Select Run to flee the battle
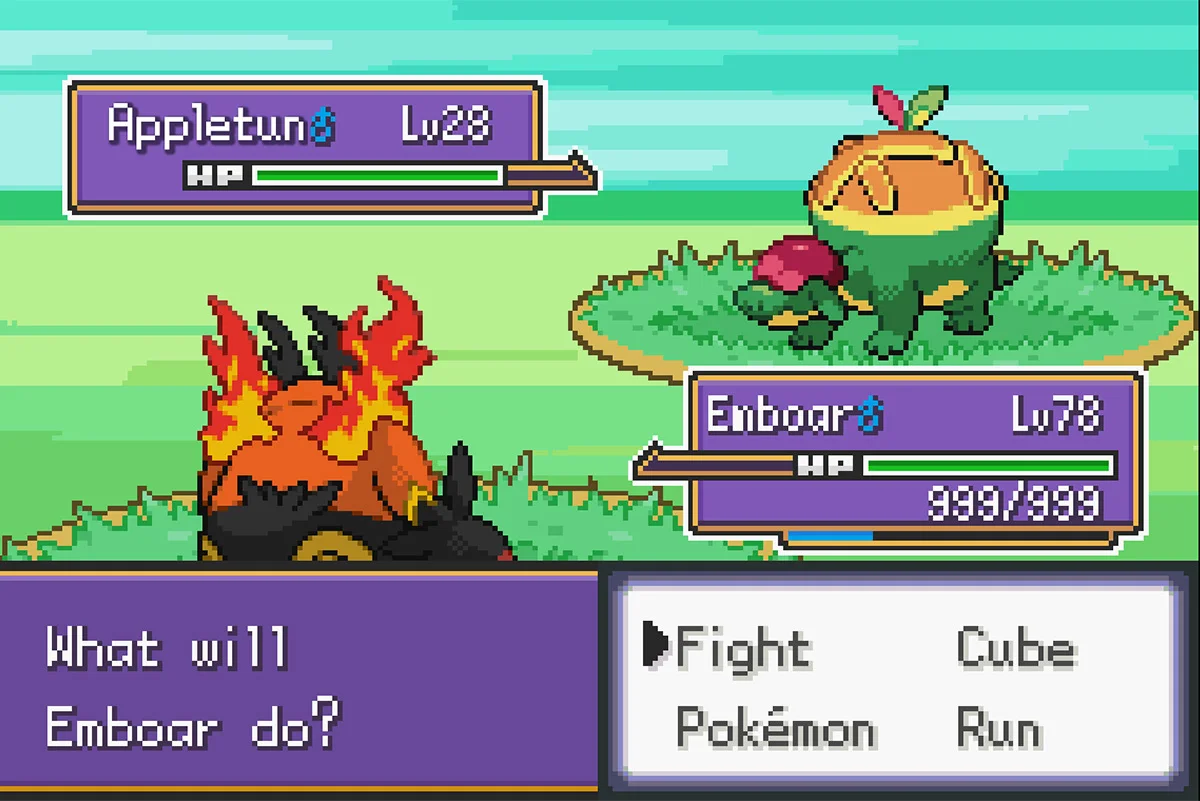This screenshot has height=801, width=1200. [x=998, y=727]
